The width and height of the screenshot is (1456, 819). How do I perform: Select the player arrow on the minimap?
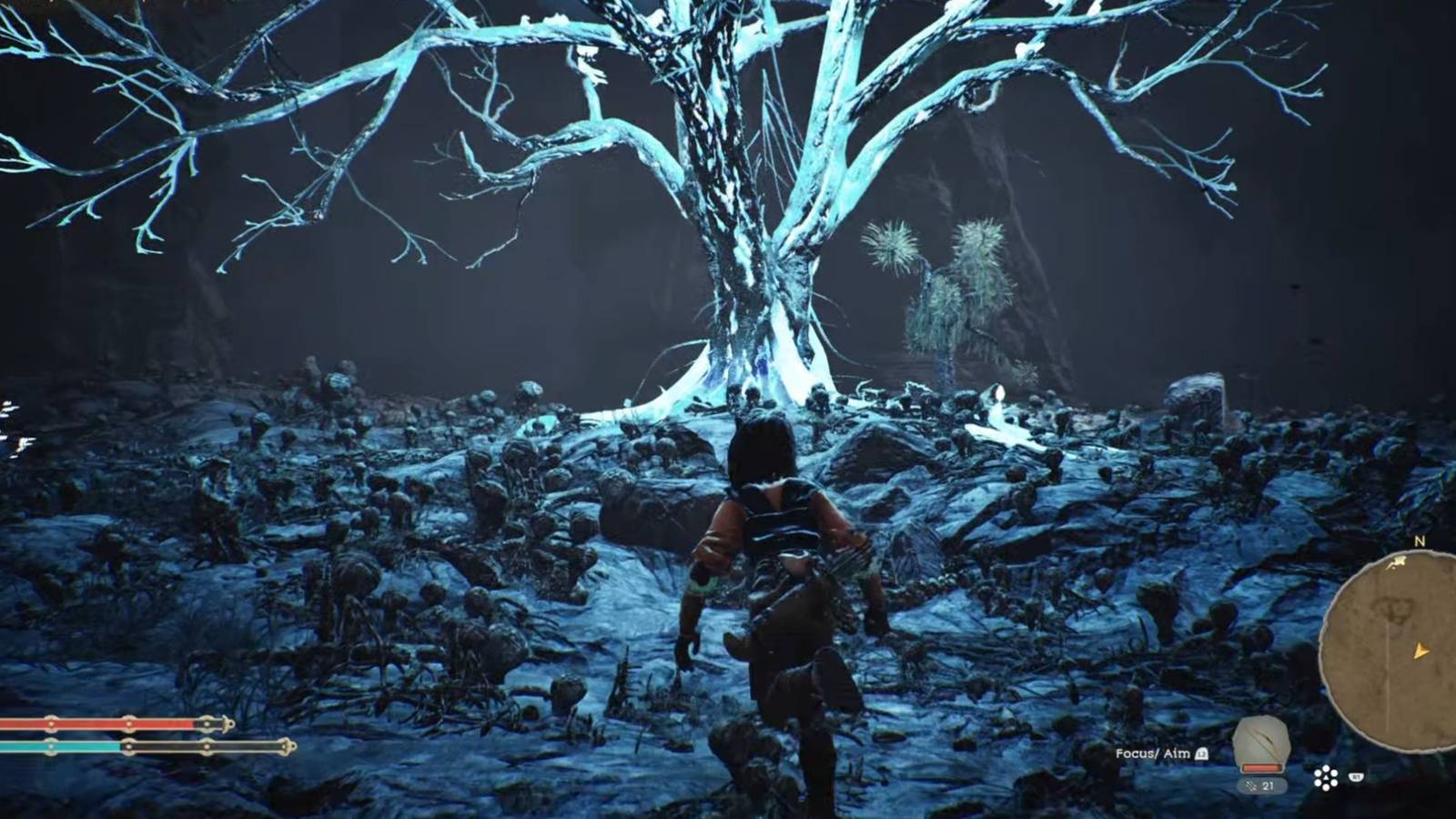click(1421, 652)
